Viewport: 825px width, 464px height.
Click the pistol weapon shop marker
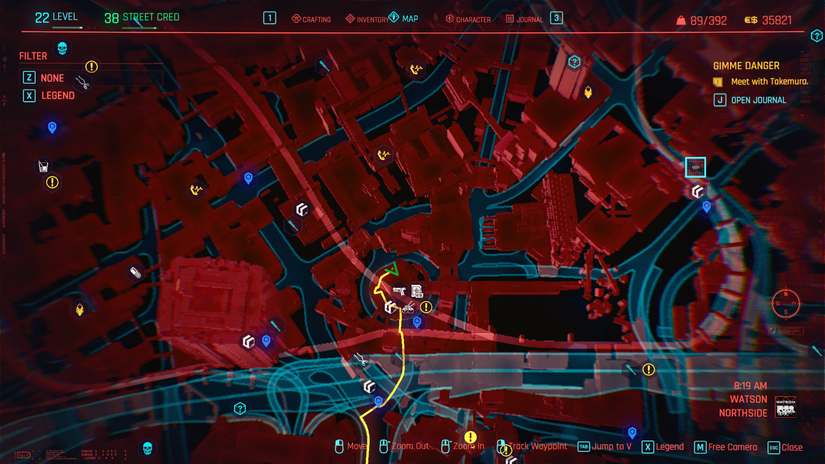point(400,290)
